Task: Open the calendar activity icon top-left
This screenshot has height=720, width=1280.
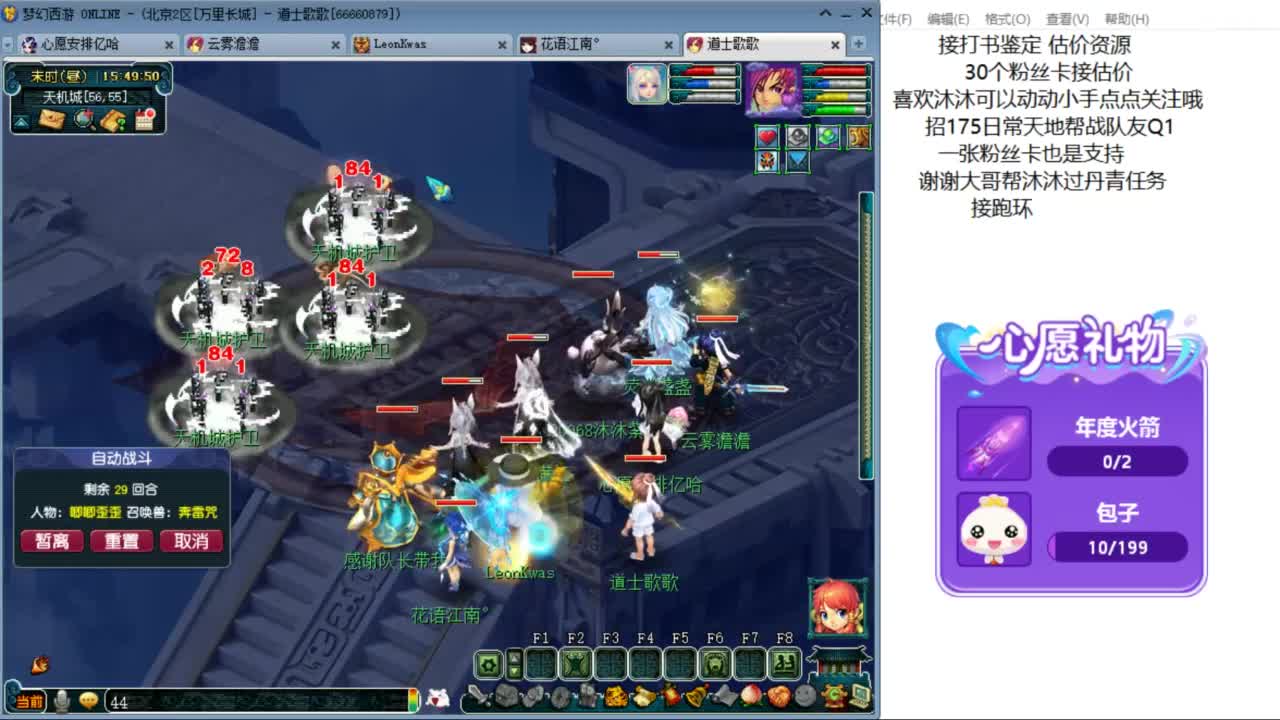Action: coord(143,120)
